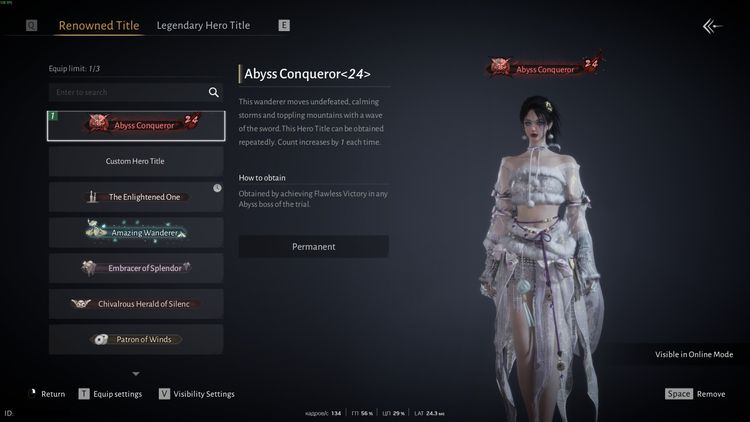Switch to the Renowned Title tab
Image resolution: width=750 pixels, height=422 pixels.
(99, 25)
